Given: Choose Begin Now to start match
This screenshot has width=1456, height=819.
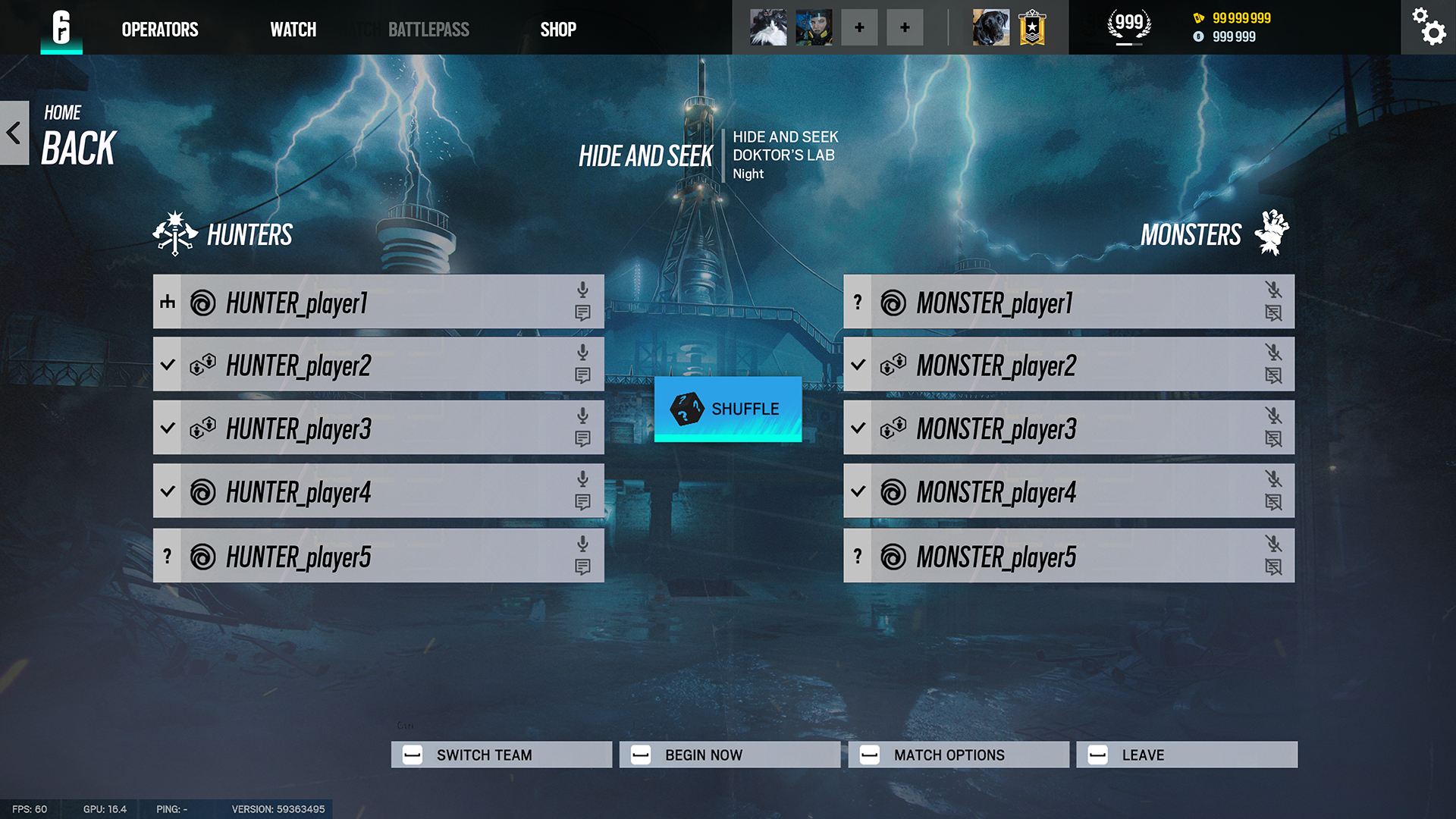Looking at the screenshot, I should click(x=730, y=755).
